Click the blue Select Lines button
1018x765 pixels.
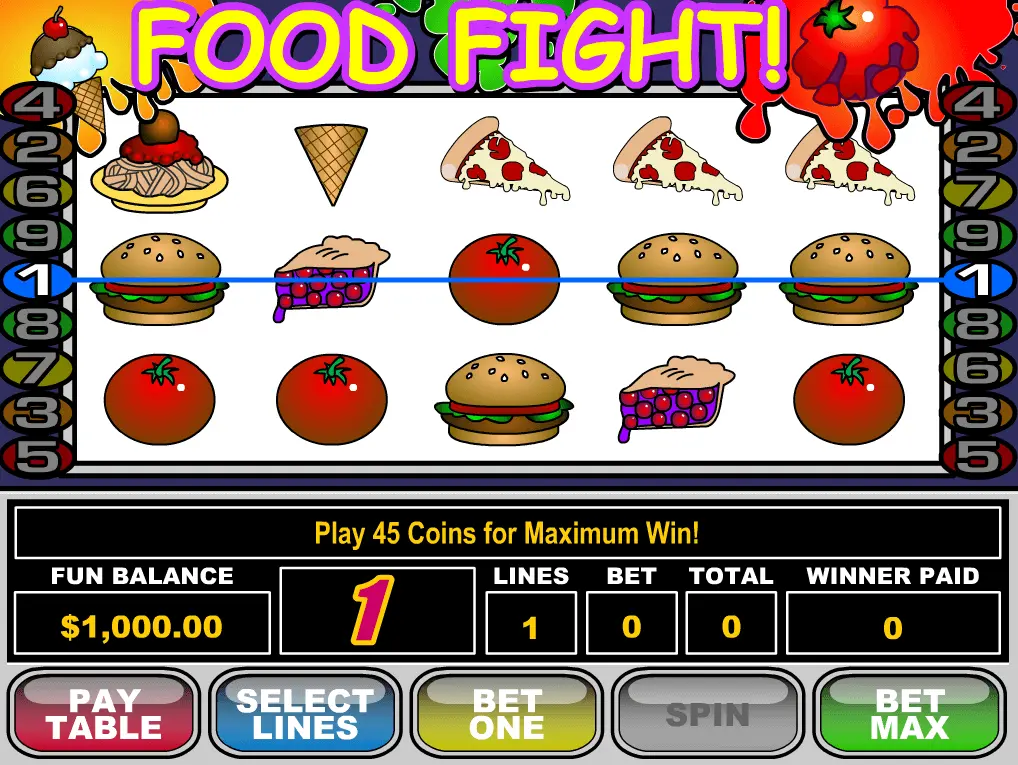(305, 712)
